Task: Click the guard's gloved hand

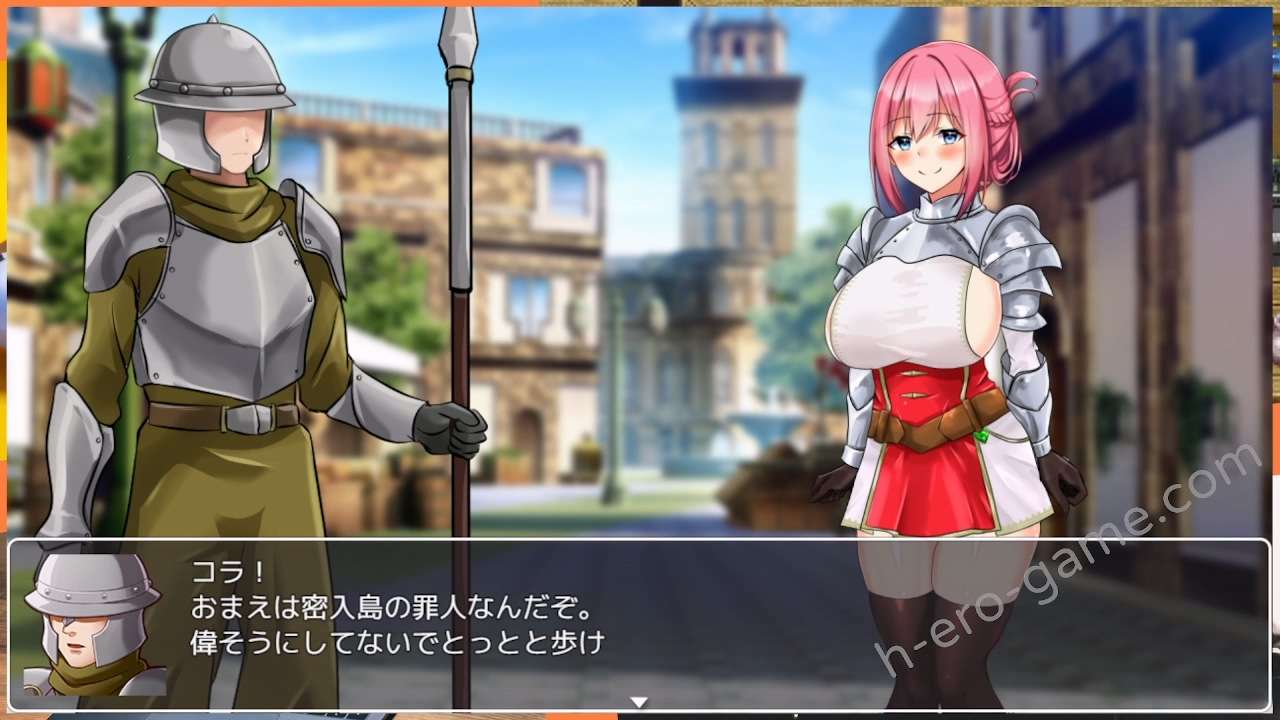Action: [x=450, y=430]
